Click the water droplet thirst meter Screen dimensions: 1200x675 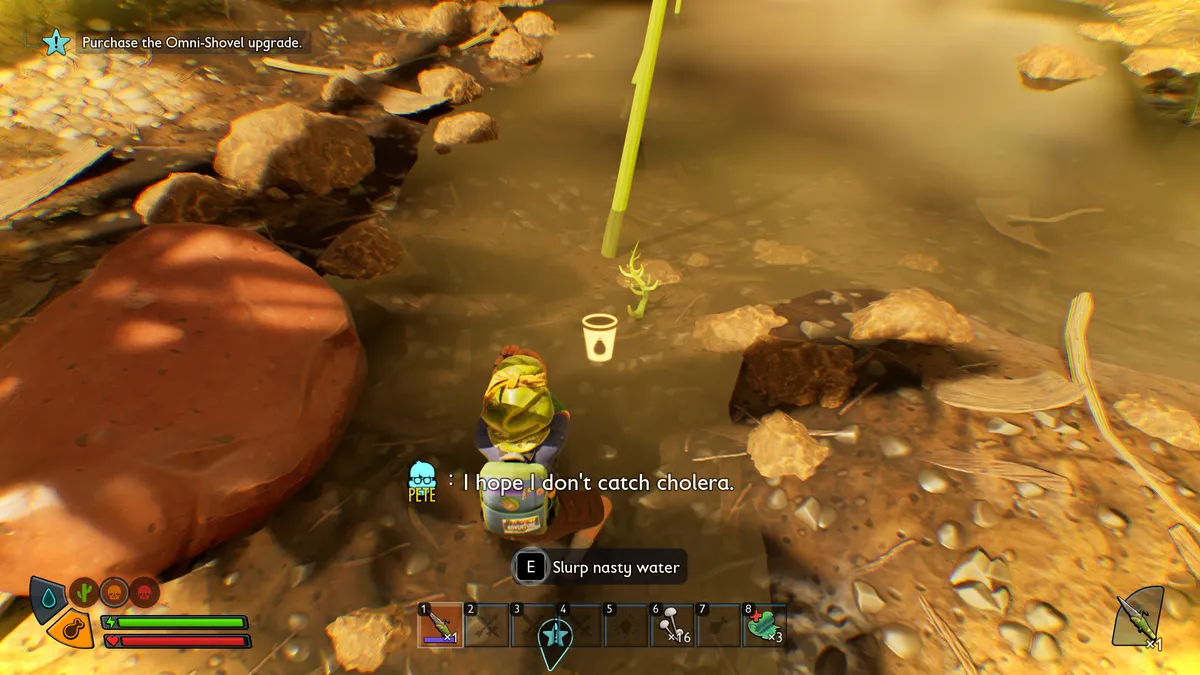48,597
